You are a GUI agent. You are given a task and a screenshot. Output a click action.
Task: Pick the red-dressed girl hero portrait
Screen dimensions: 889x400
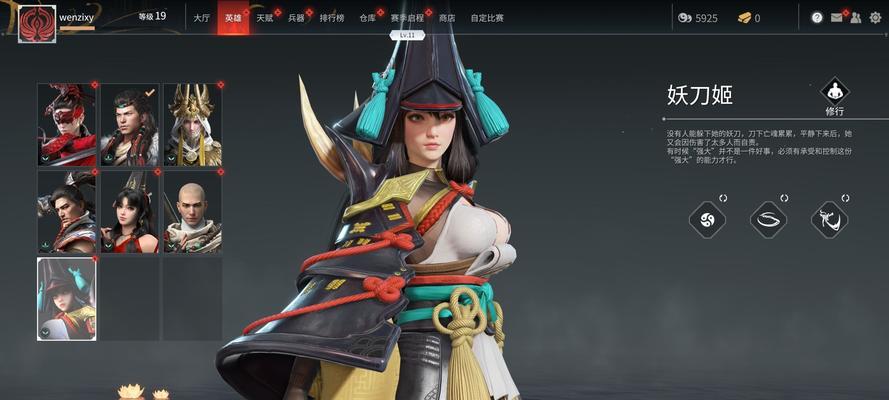coord(130,211)
